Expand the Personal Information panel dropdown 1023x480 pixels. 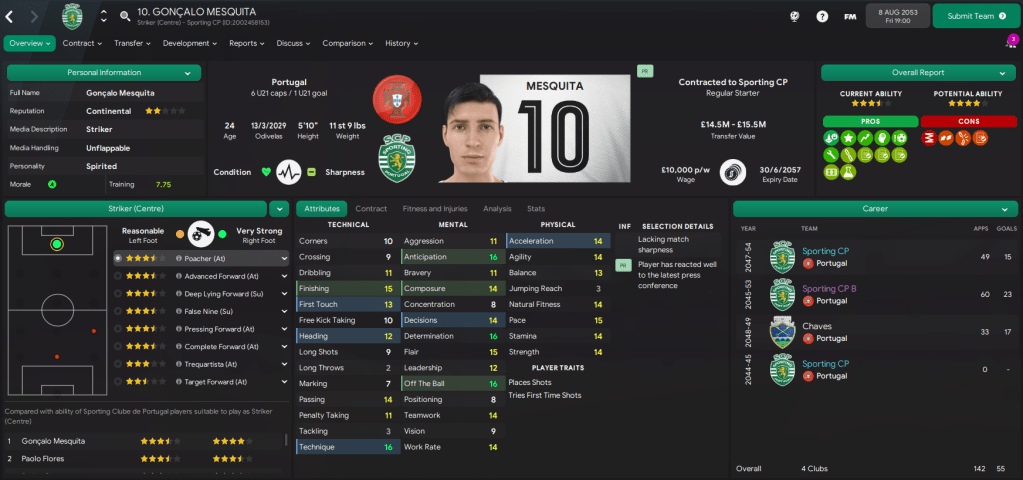click(x=188, y=73)
